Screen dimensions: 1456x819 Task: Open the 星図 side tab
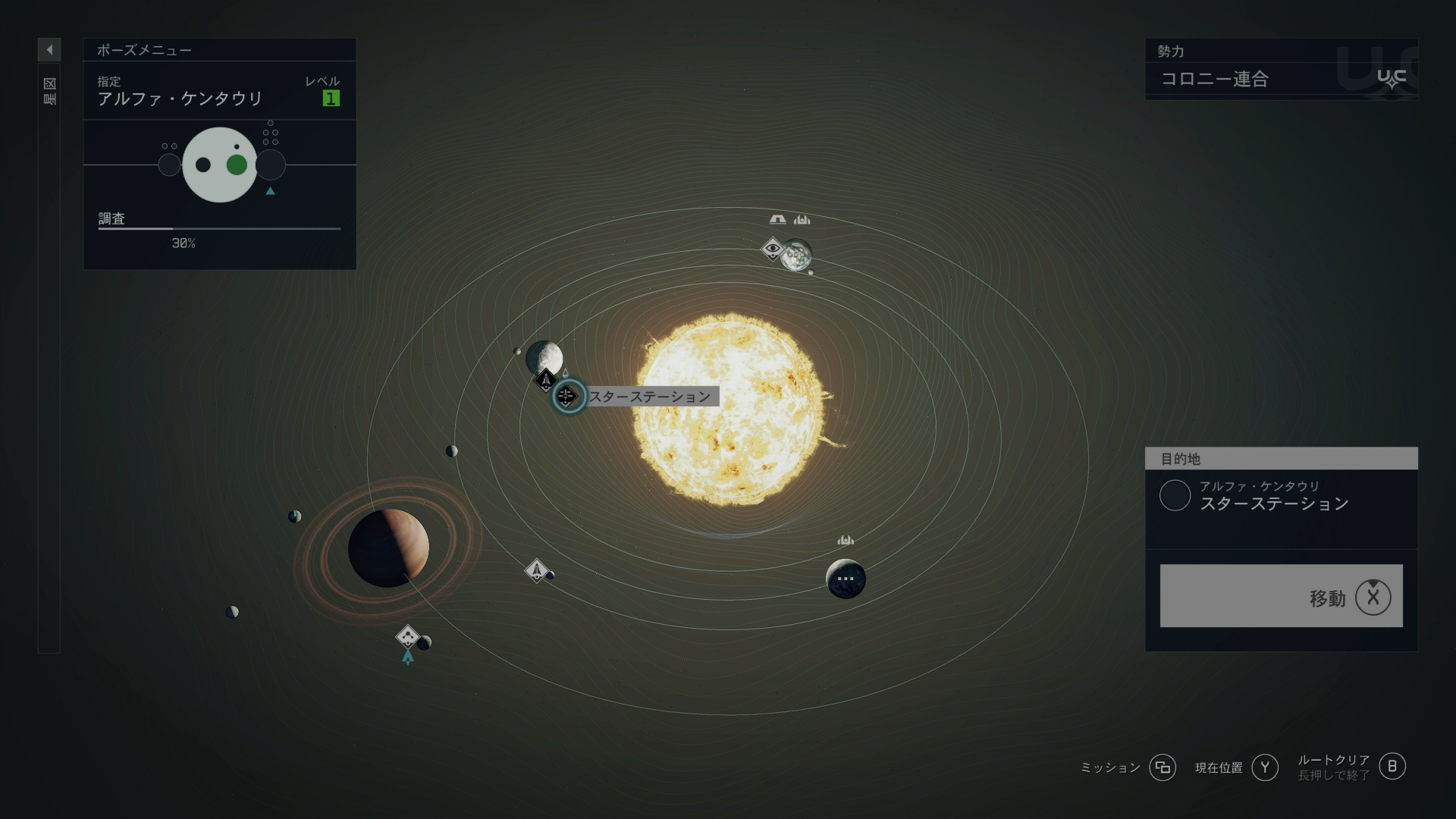[49, 91]
